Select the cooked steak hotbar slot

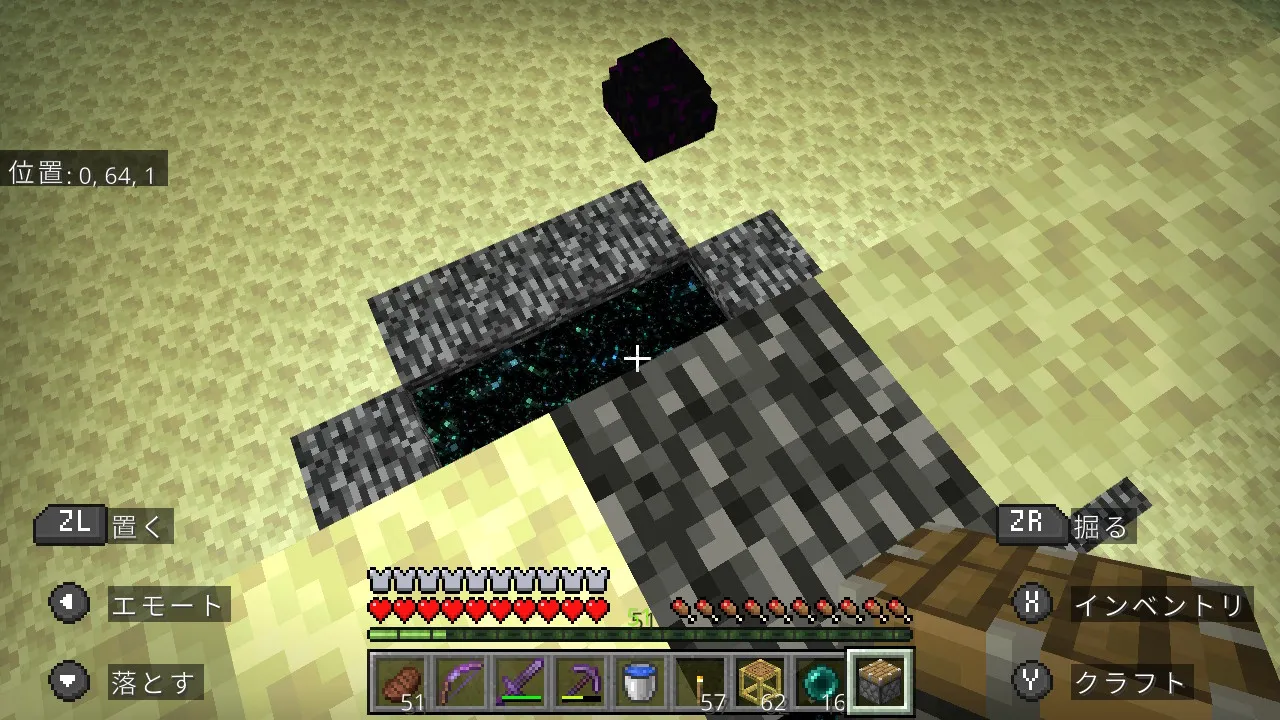click(400, 682)
